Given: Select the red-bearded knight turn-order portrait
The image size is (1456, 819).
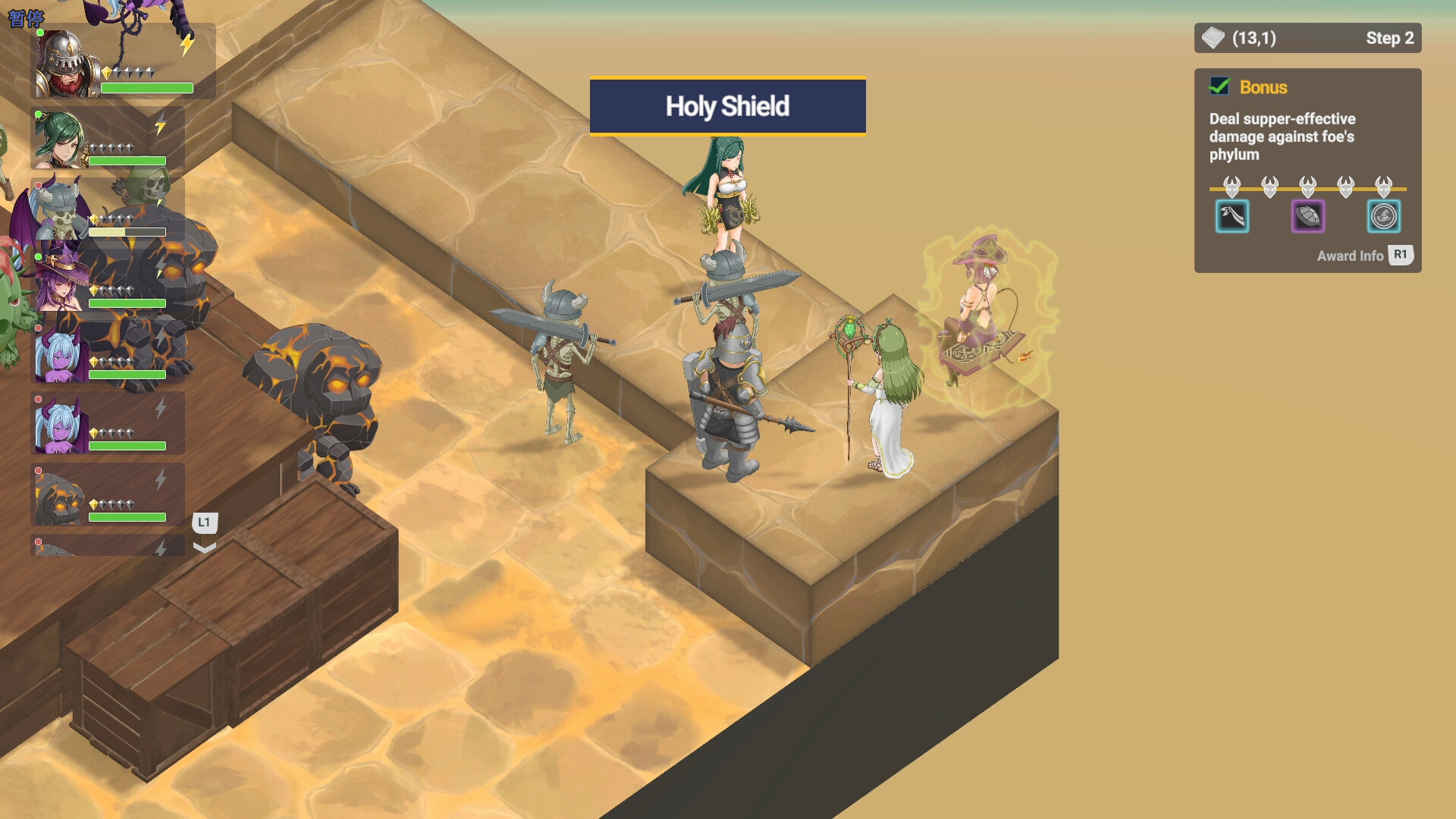Looking at the screenshot, I should click(67, 64).
